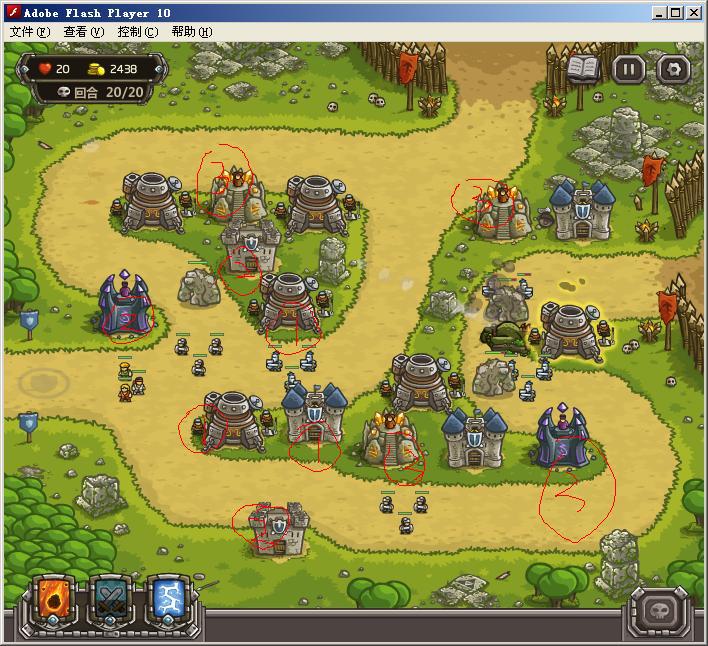This screenshot has width=708, height=646.
Task: Click the skull next-wave button
Action: tap(658, 609)
